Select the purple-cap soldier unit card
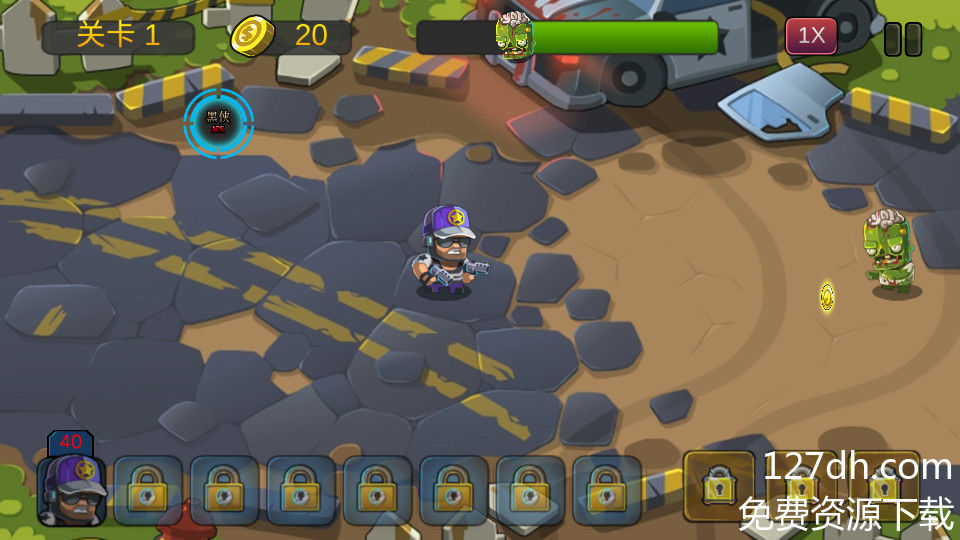 coord(72,489)
